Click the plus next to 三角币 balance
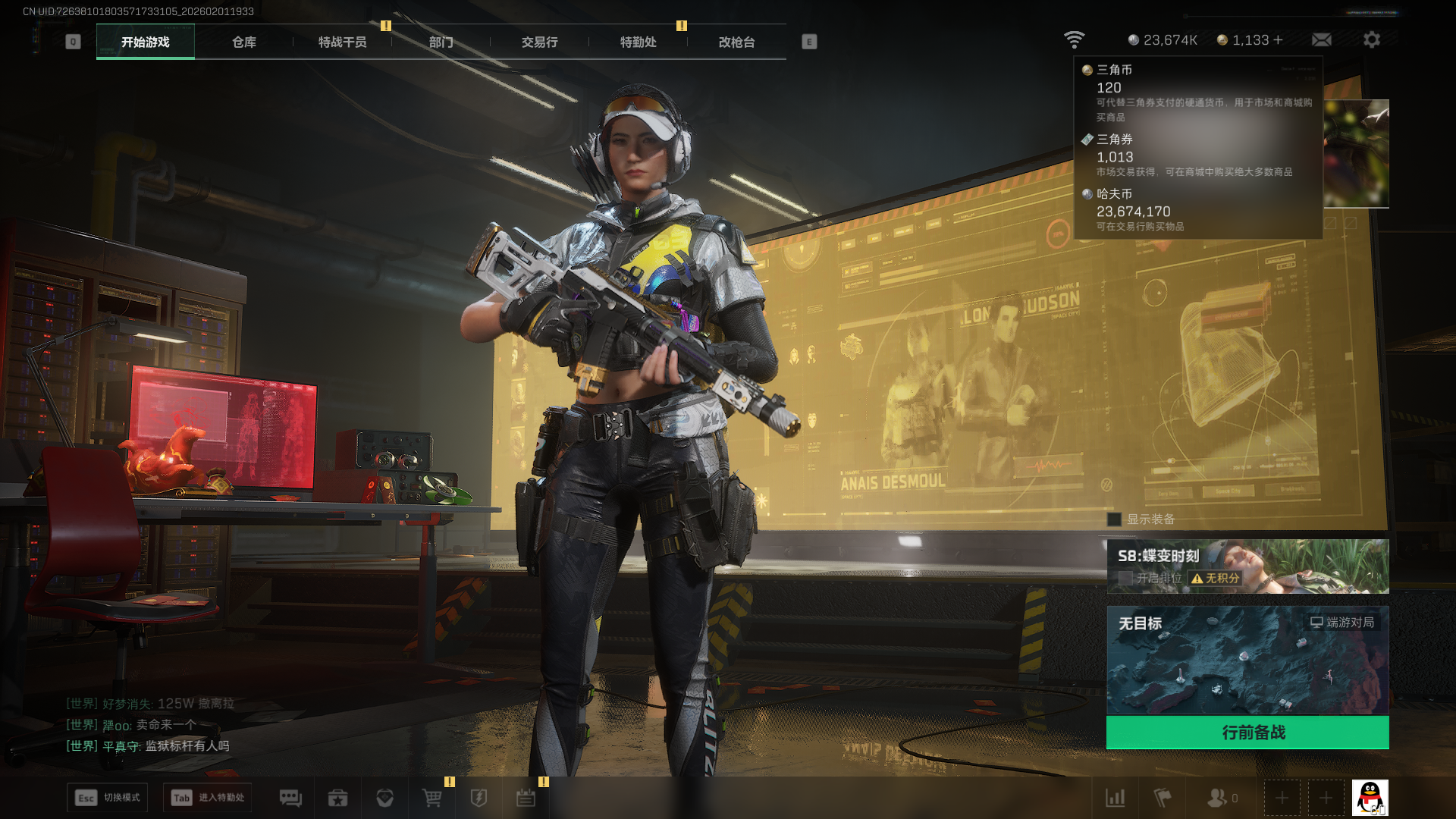 tap(1279, 40)
